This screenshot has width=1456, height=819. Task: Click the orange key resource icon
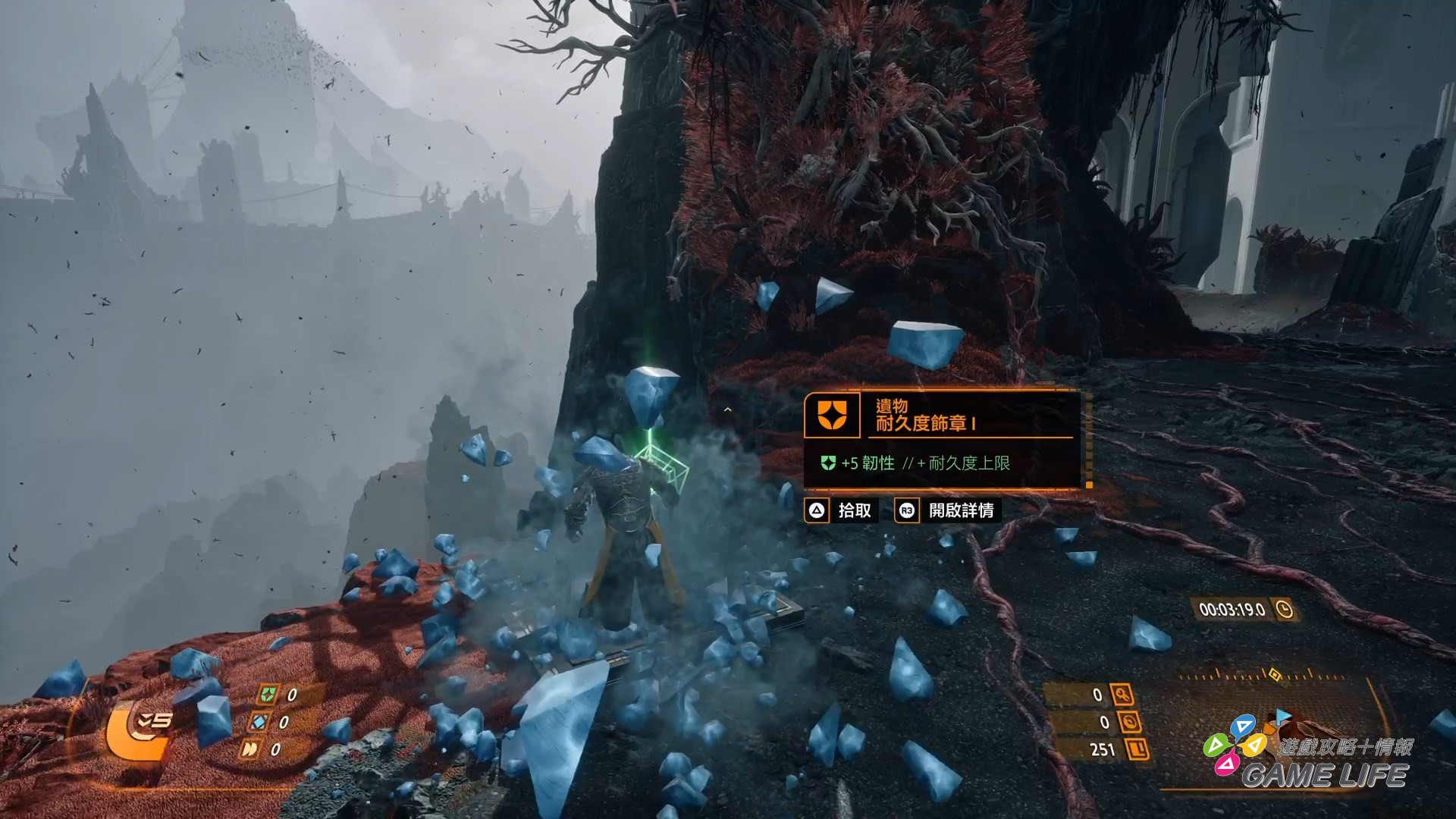pyautogui.click(x=1122, y=695)
